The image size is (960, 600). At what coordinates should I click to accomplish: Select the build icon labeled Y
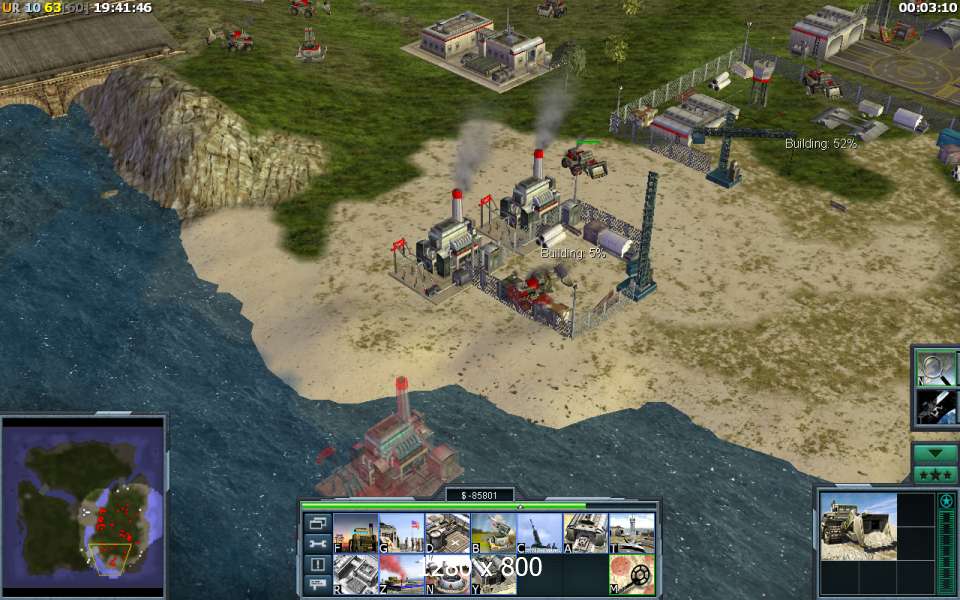tap(493, 575)
